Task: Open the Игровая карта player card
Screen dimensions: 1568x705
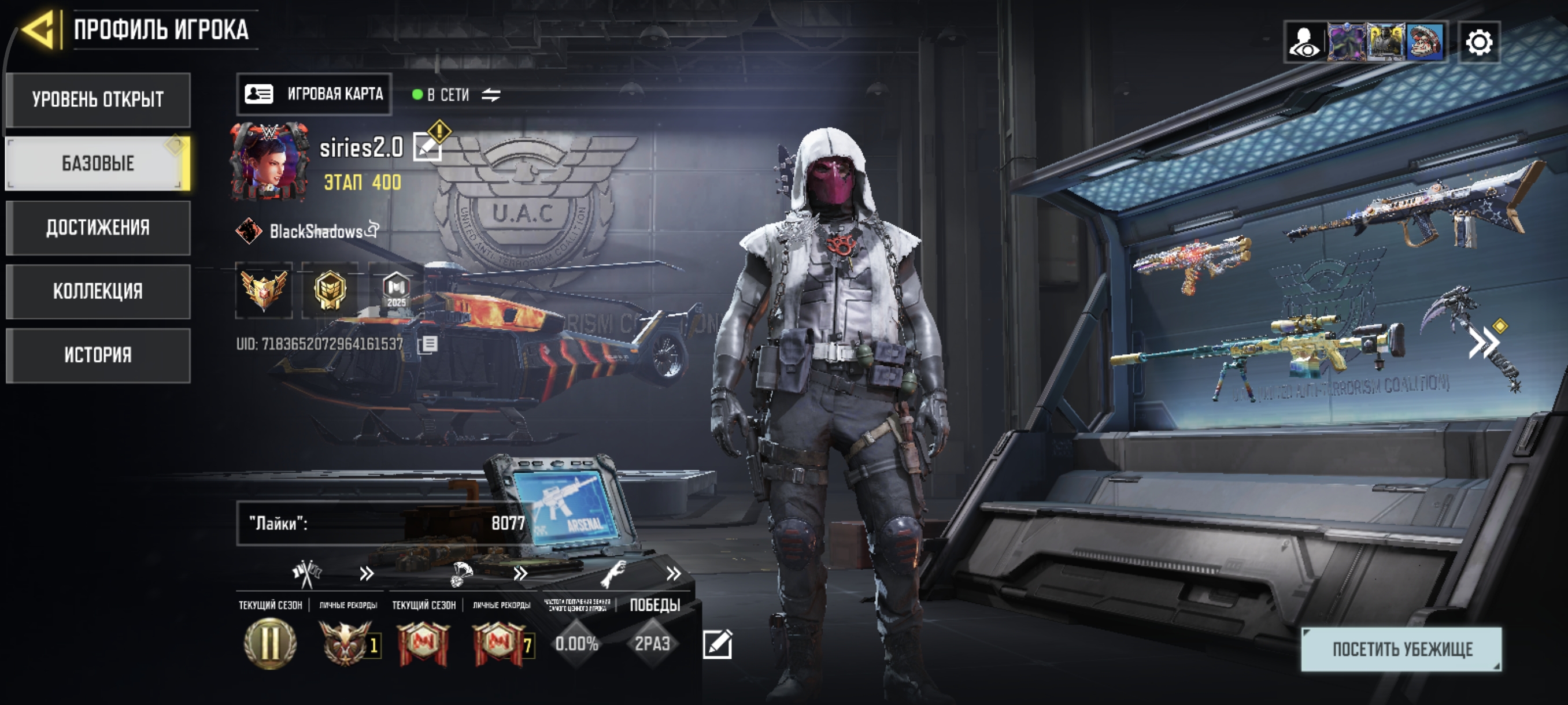Action: point(314,94)
